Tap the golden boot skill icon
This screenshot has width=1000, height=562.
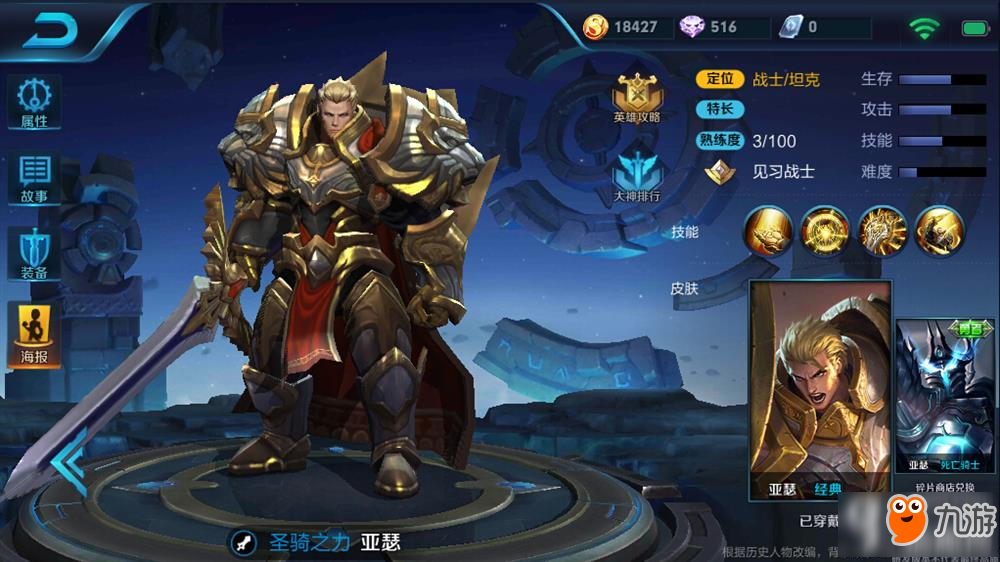click(767, 231)
